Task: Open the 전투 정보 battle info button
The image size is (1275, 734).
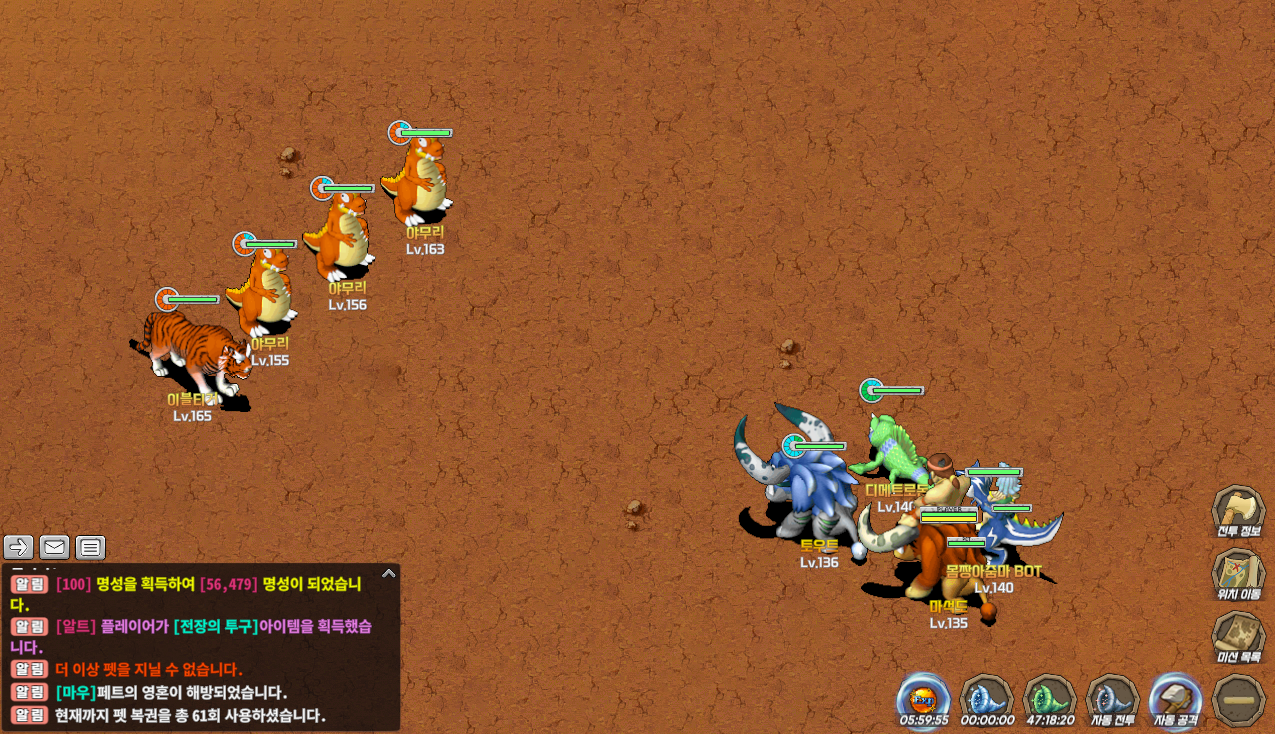Action: (x=1238, y=510)
